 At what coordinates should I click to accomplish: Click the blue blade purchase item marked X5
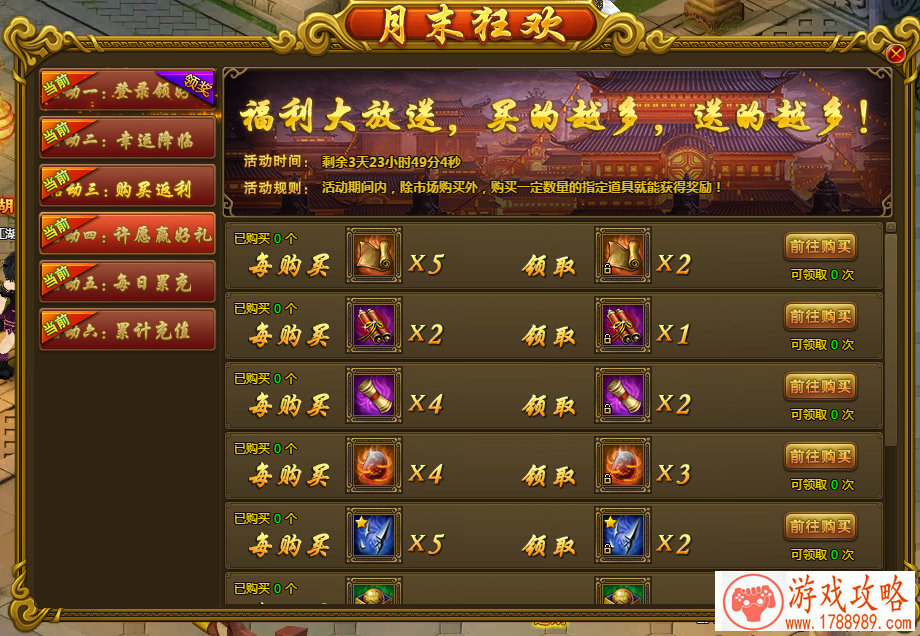(x=374, y=535)
